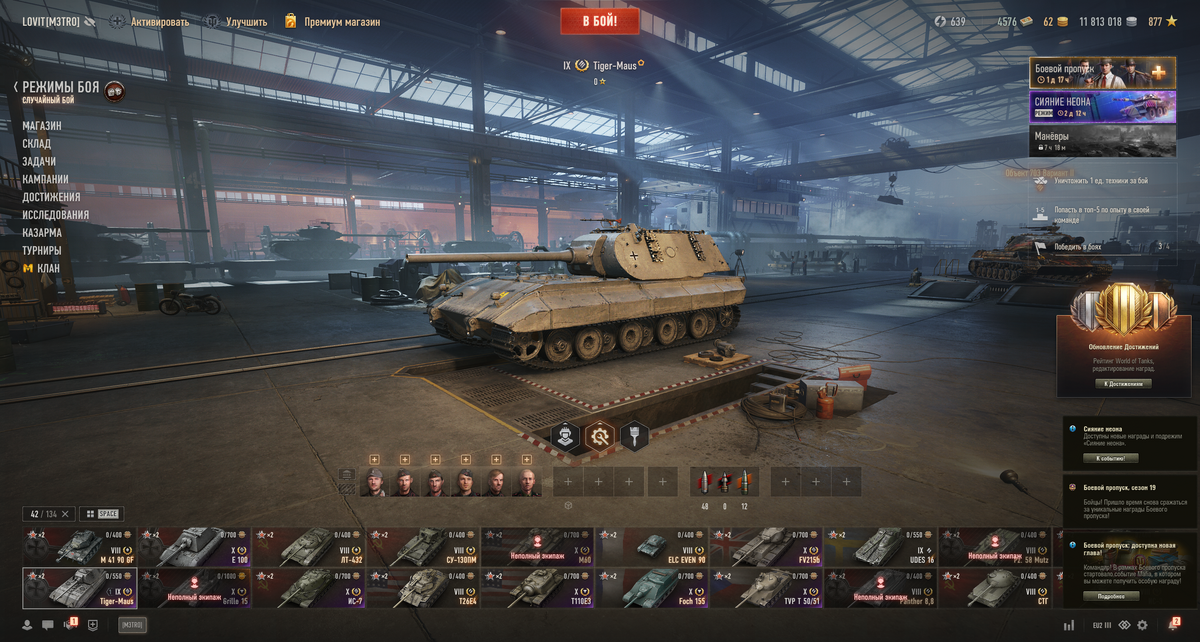
Task: Click the «К достижениям» button
Action: (x=1122, y=384)
